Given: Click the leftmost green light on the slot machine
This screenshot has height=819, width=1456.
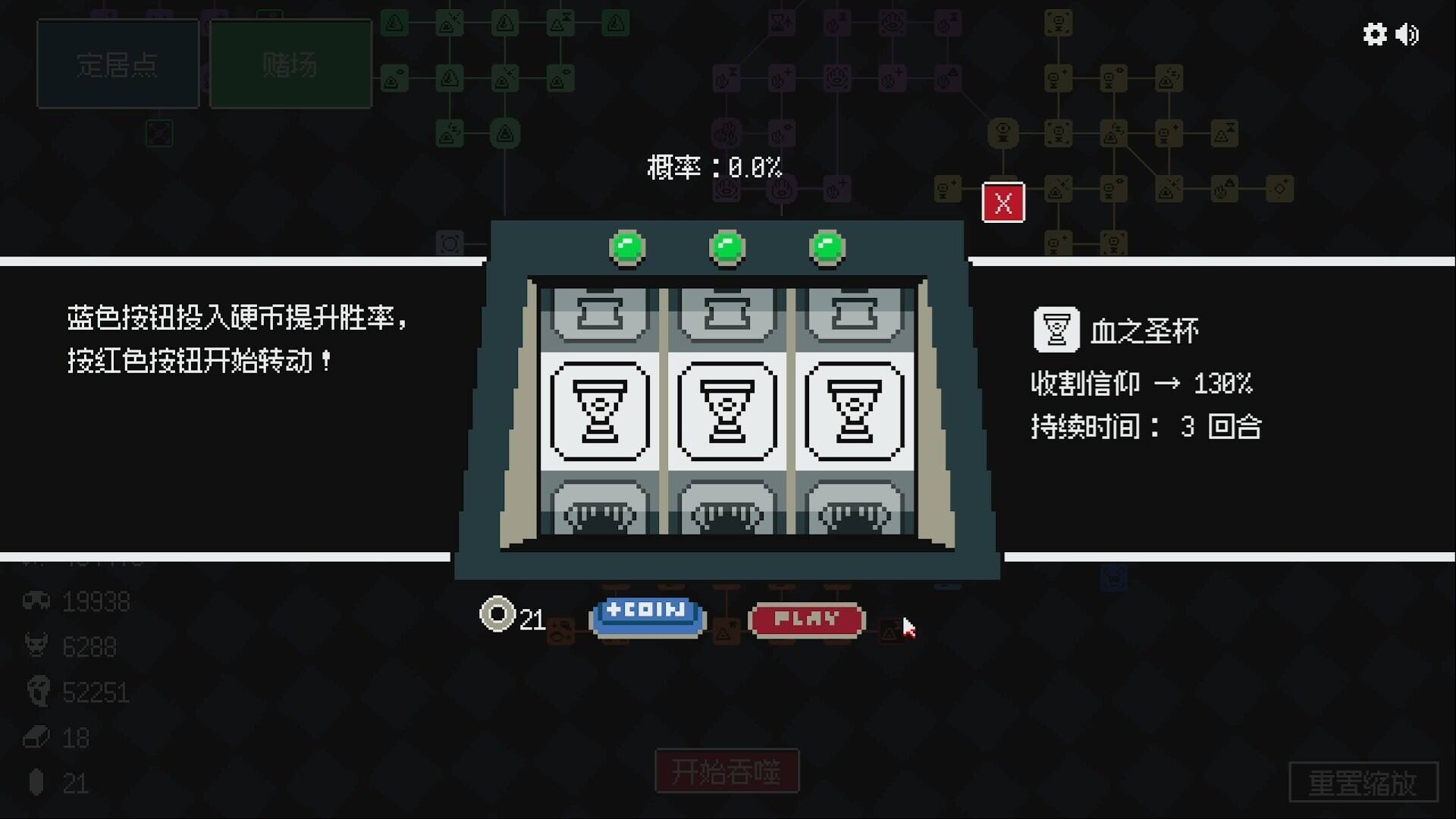Looking at the screenshot, I should [626, 246].
